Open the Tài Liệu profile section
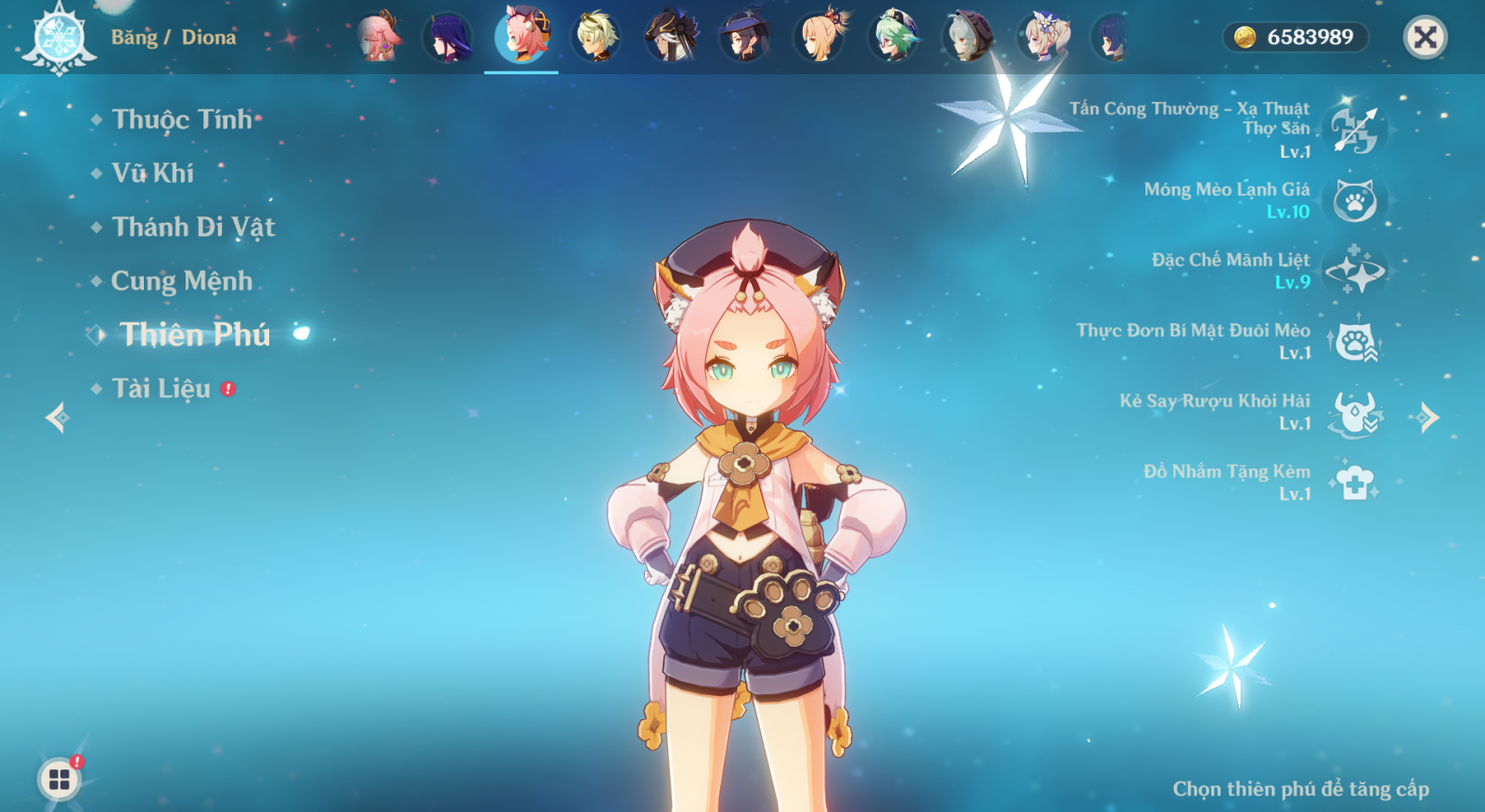Viewport: 1485px width, 812px height. pyautogui.click(x=161, y=389)
